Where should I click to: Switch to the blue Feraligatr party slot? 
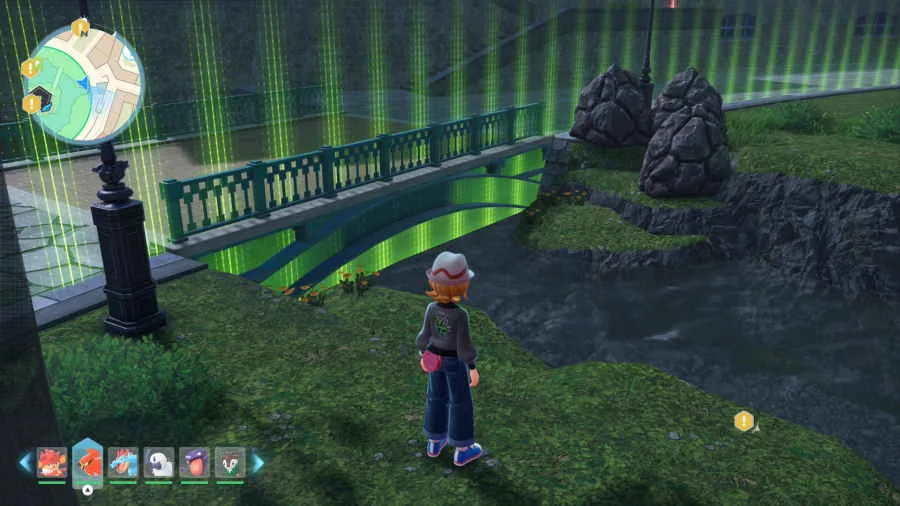pos(123,462)
